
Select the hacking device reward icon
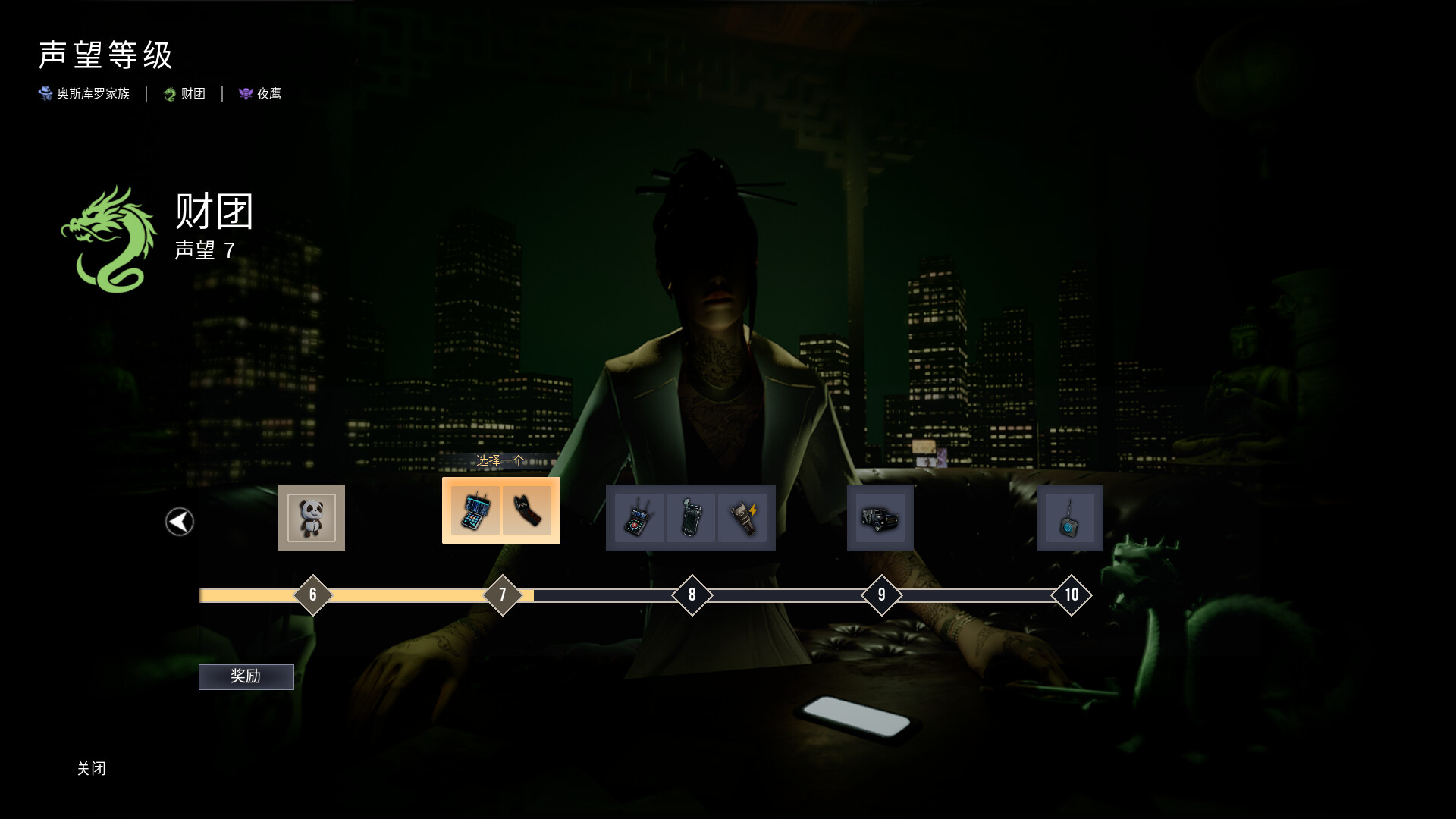click(x=475, y=510)
